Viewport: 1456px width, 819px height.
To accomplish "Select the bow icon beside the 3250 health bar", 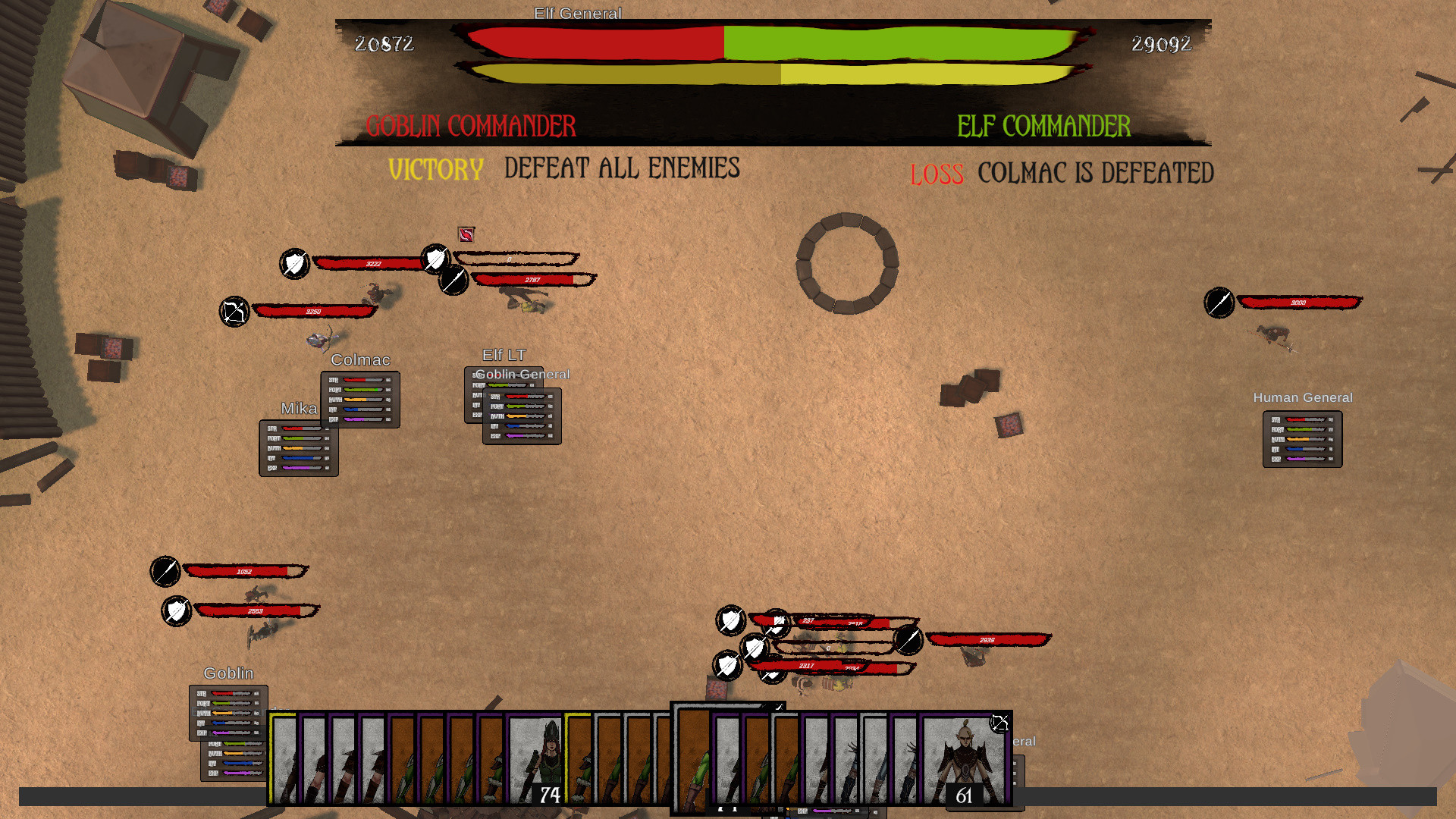I will pyautogui.click(x=234, y=310).
